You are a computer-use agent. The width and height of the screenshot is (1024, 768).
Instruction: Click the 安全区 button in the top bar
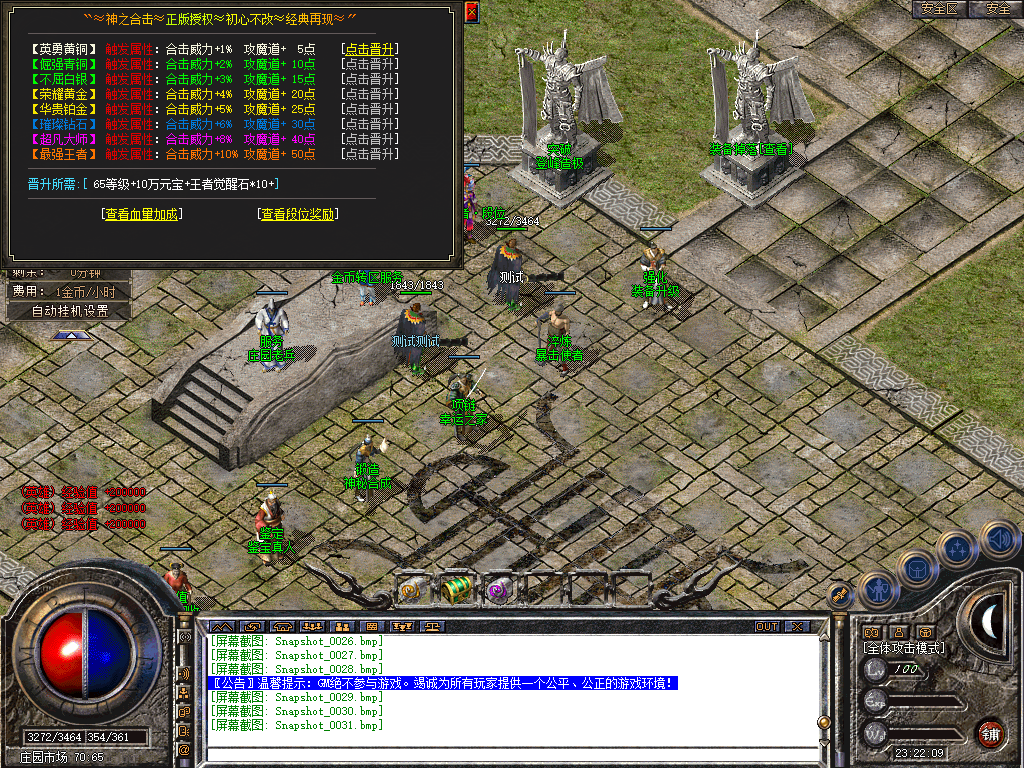point(939,9)
